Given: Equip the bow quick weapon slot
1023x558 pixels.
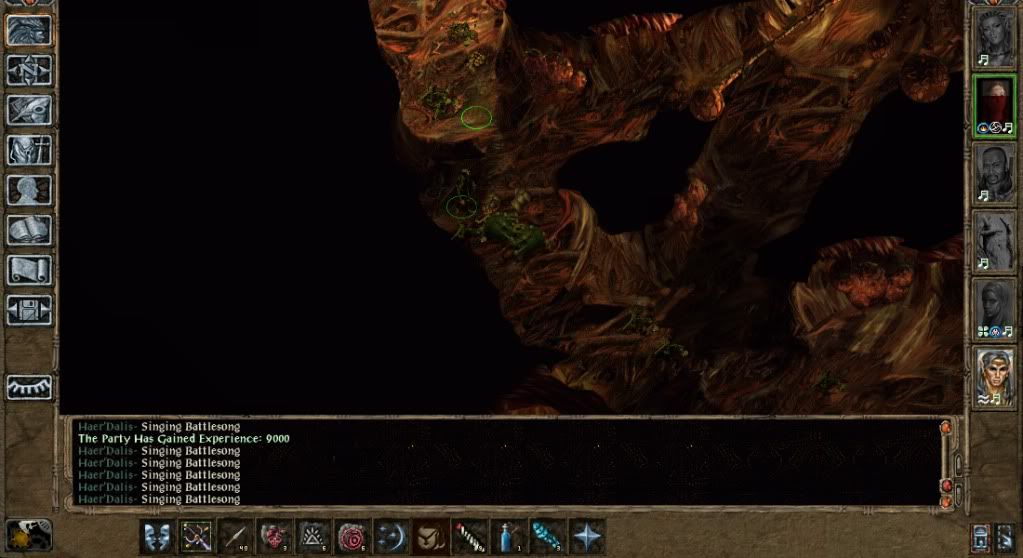Looking at the screenshot, I should coord(195,536).
